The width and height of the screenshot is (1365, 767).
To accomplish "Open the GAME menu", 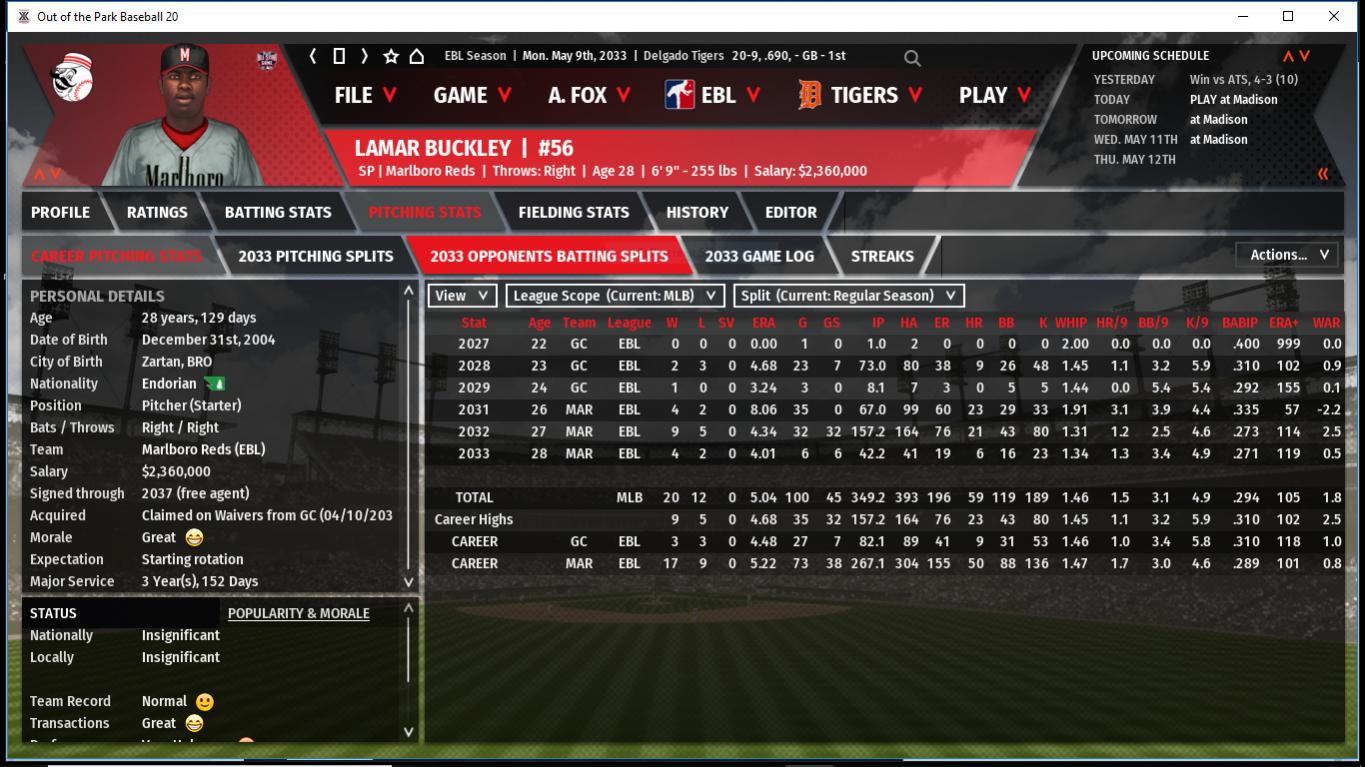I will 472,95.
